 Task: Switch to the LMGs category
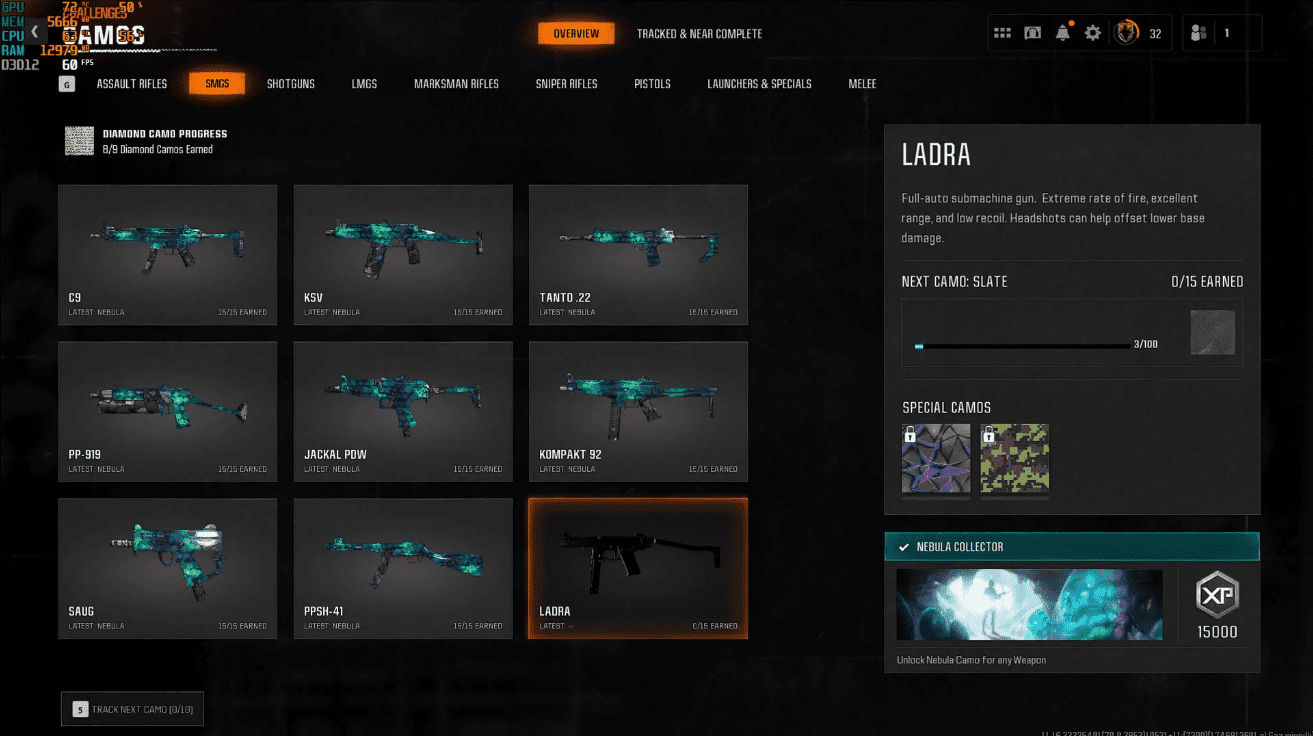(364, 84)
